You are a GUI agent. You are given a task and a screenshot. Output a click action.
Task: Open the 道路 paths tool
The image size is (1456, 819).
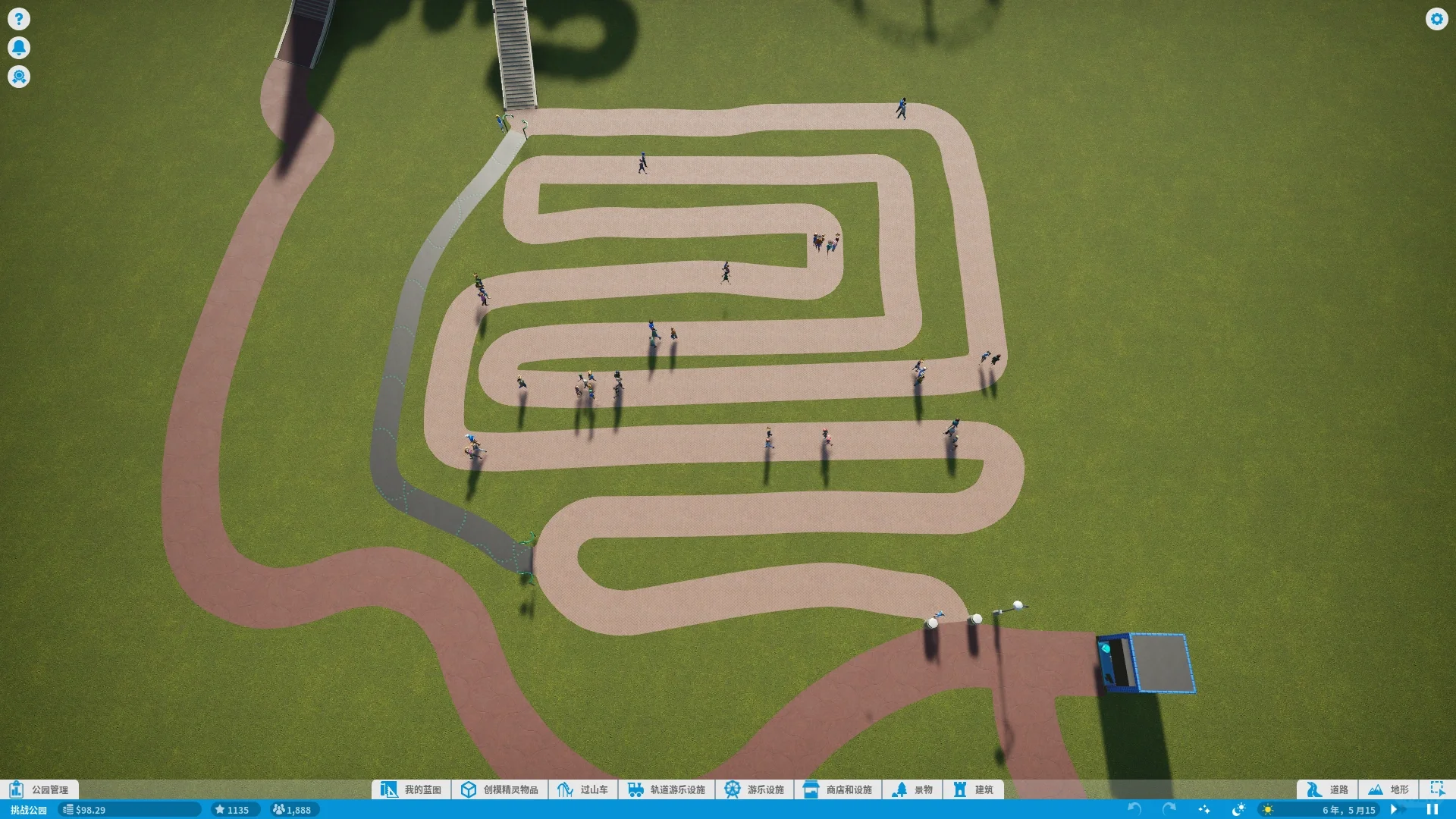[1328, 789]
